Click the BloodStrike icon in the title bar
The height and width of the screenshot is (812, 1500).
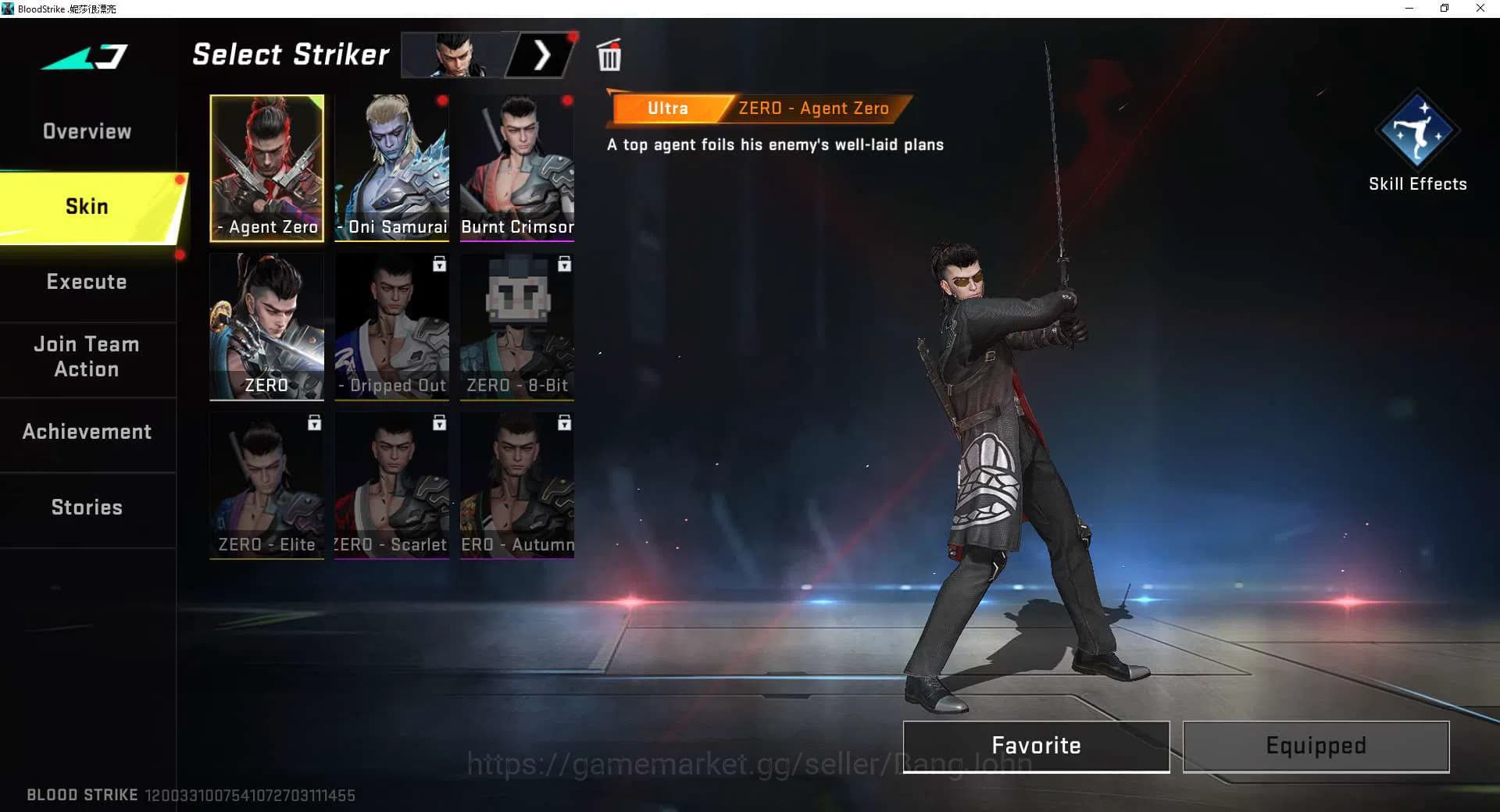point(8,8)
